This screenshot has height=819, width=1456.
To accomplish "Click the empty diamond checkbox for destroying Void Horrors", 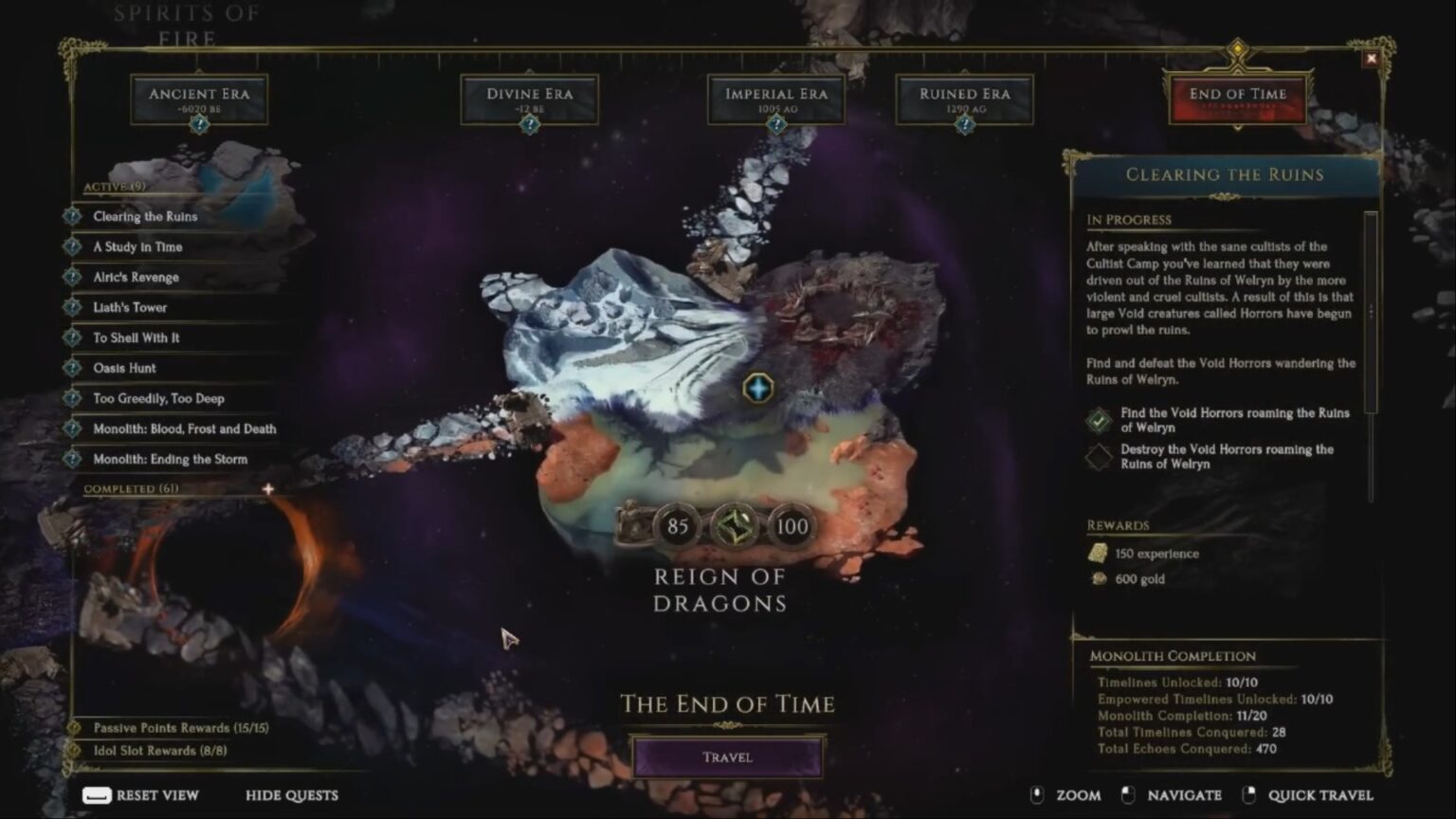I will point(1101,455).
